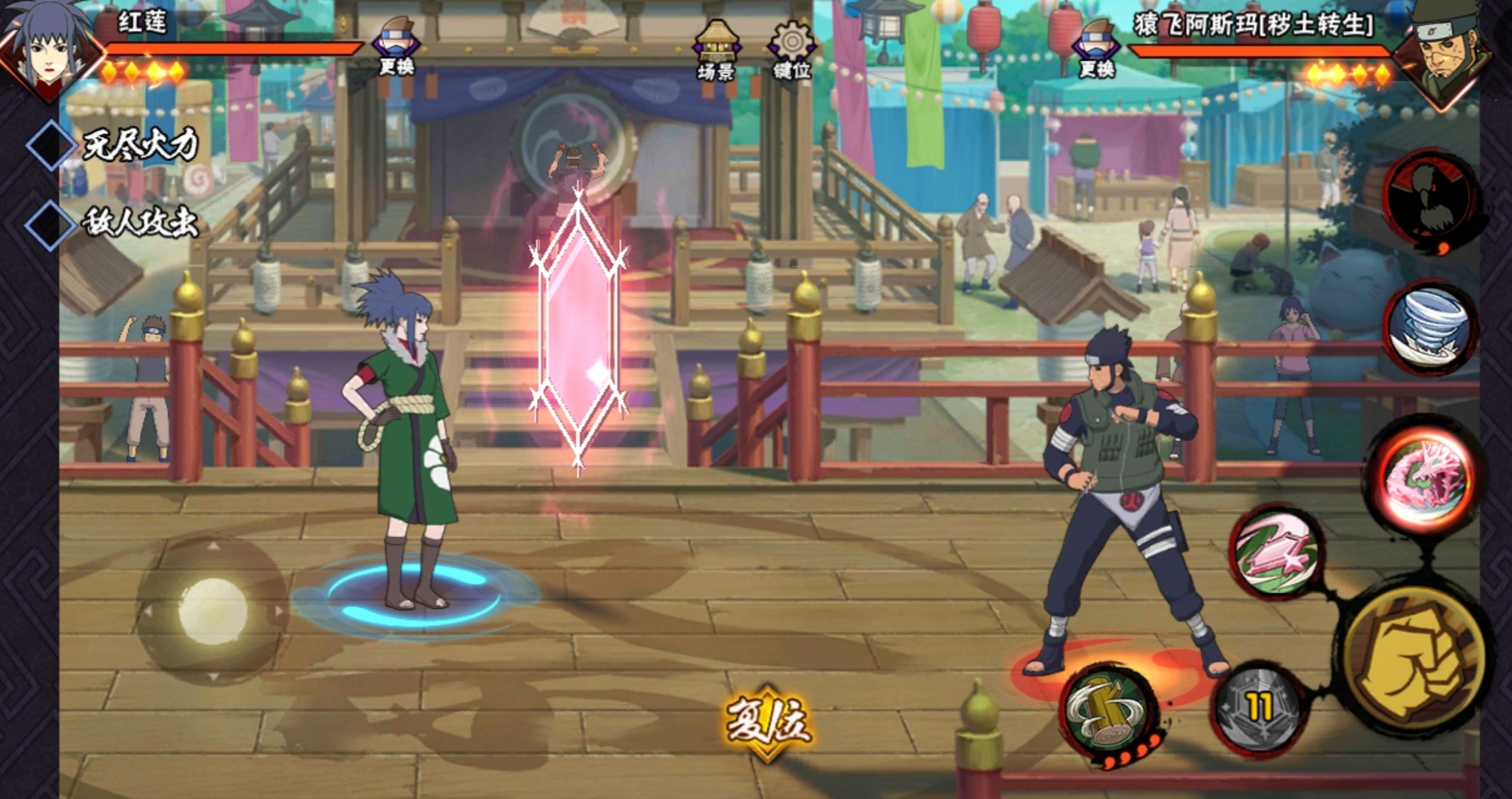Toggle the 敌人攻击 checkbox
The height and width of the screenshot is (799, 1512).
coord(50,223)
